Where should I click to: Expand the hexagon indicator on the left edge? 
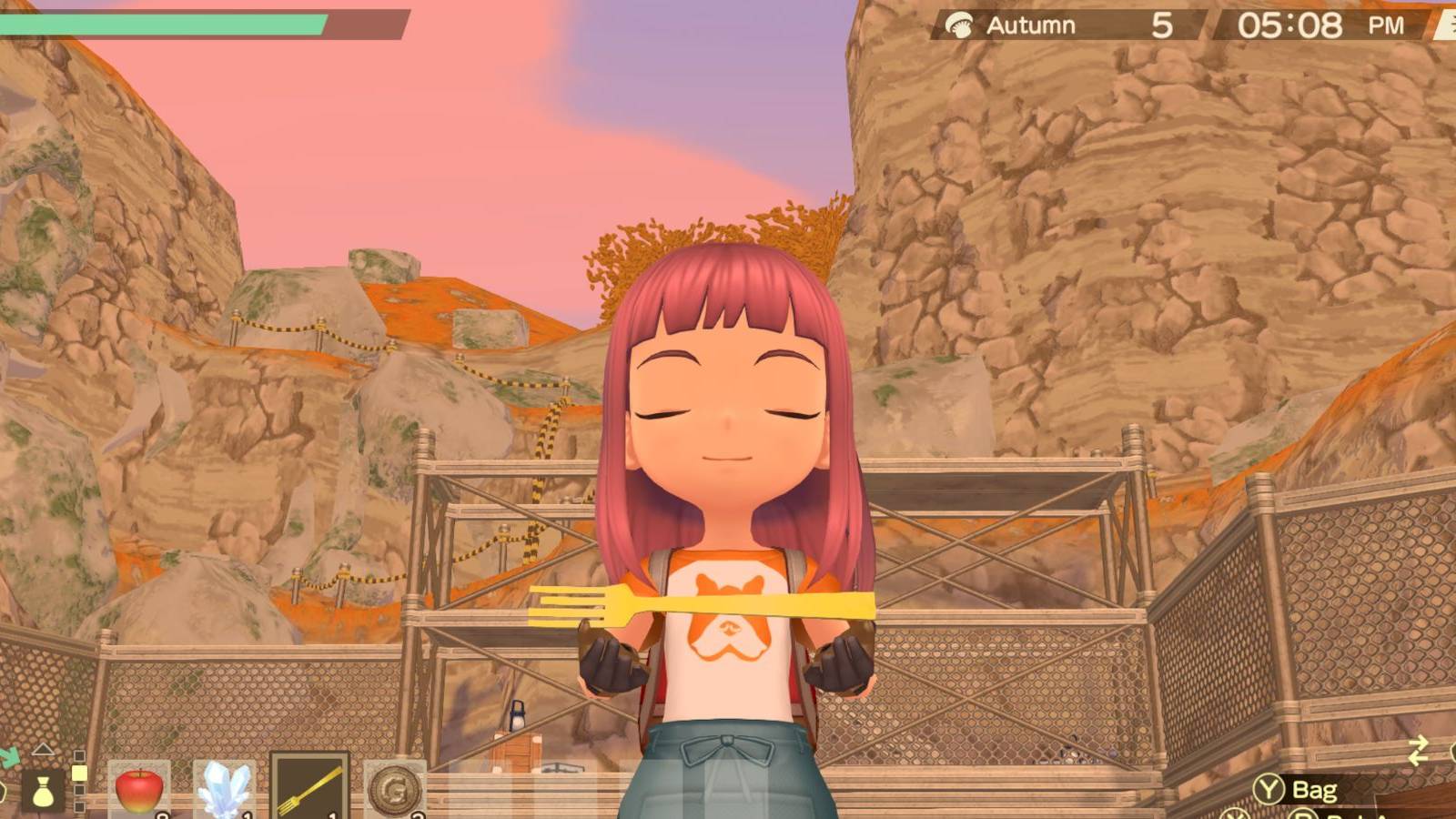(x=3, y=790)
